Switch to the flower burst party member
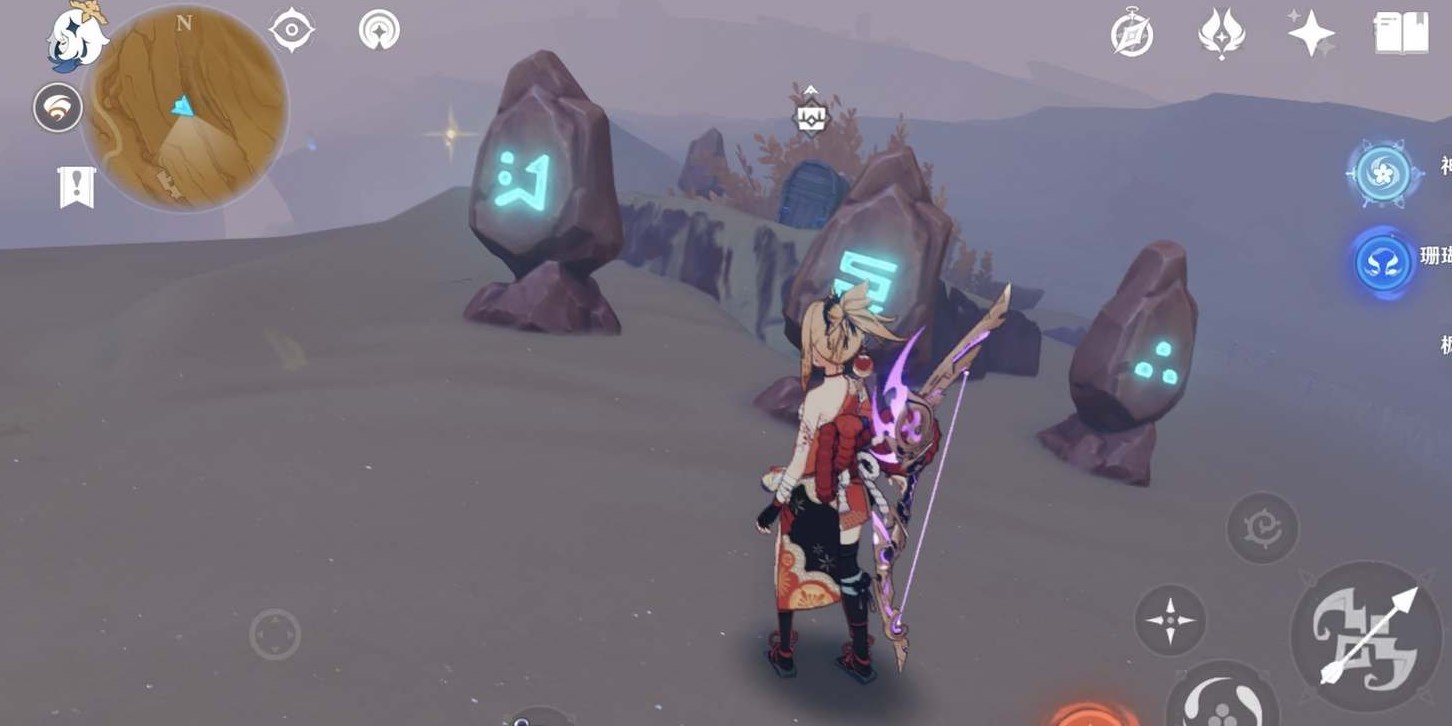The image size is (1452, 726). [1384, 174]
